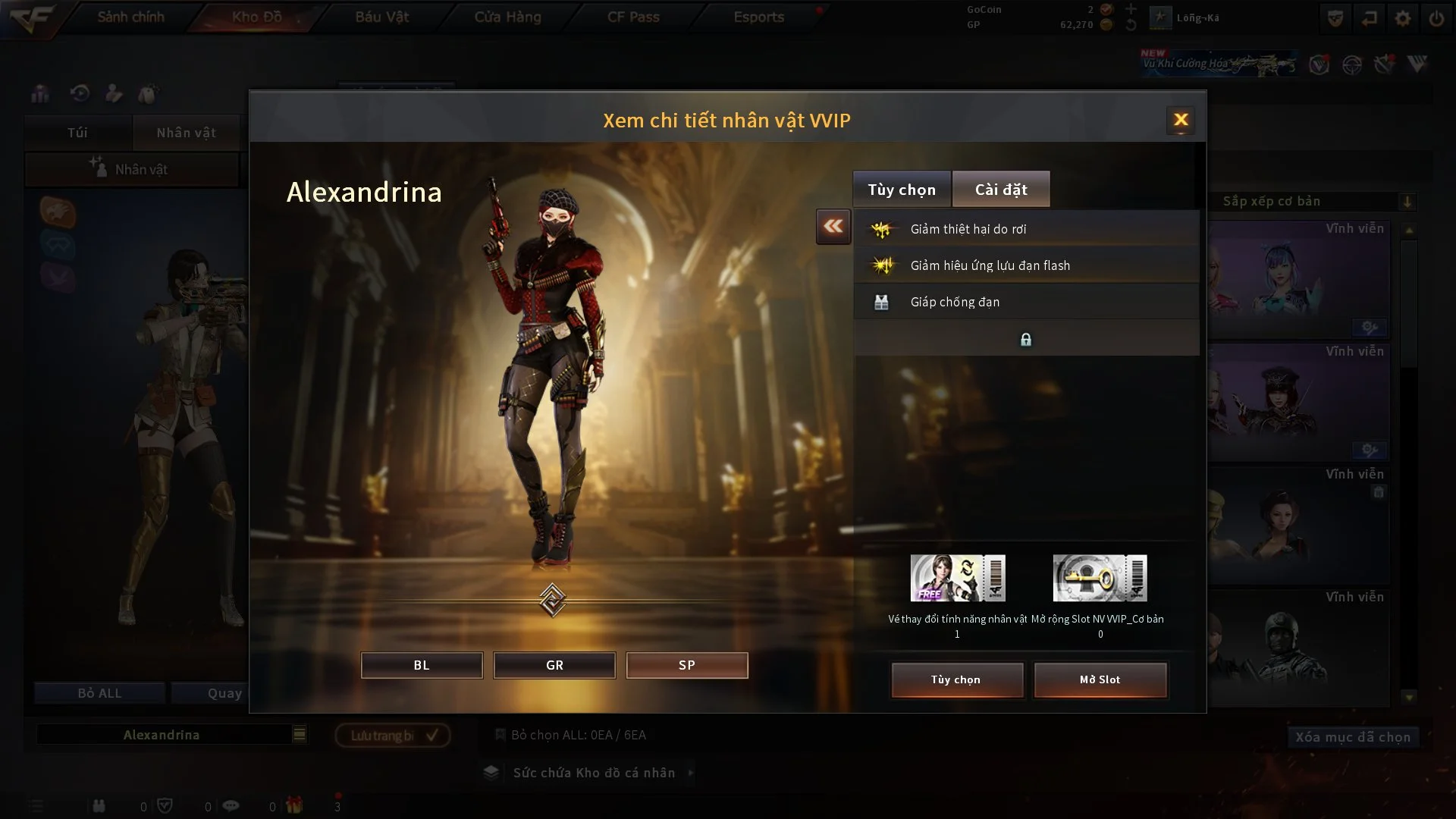Switch to the Tùy chọn tab
Screen dimensions: 1456x819
(x=902, y=190)
